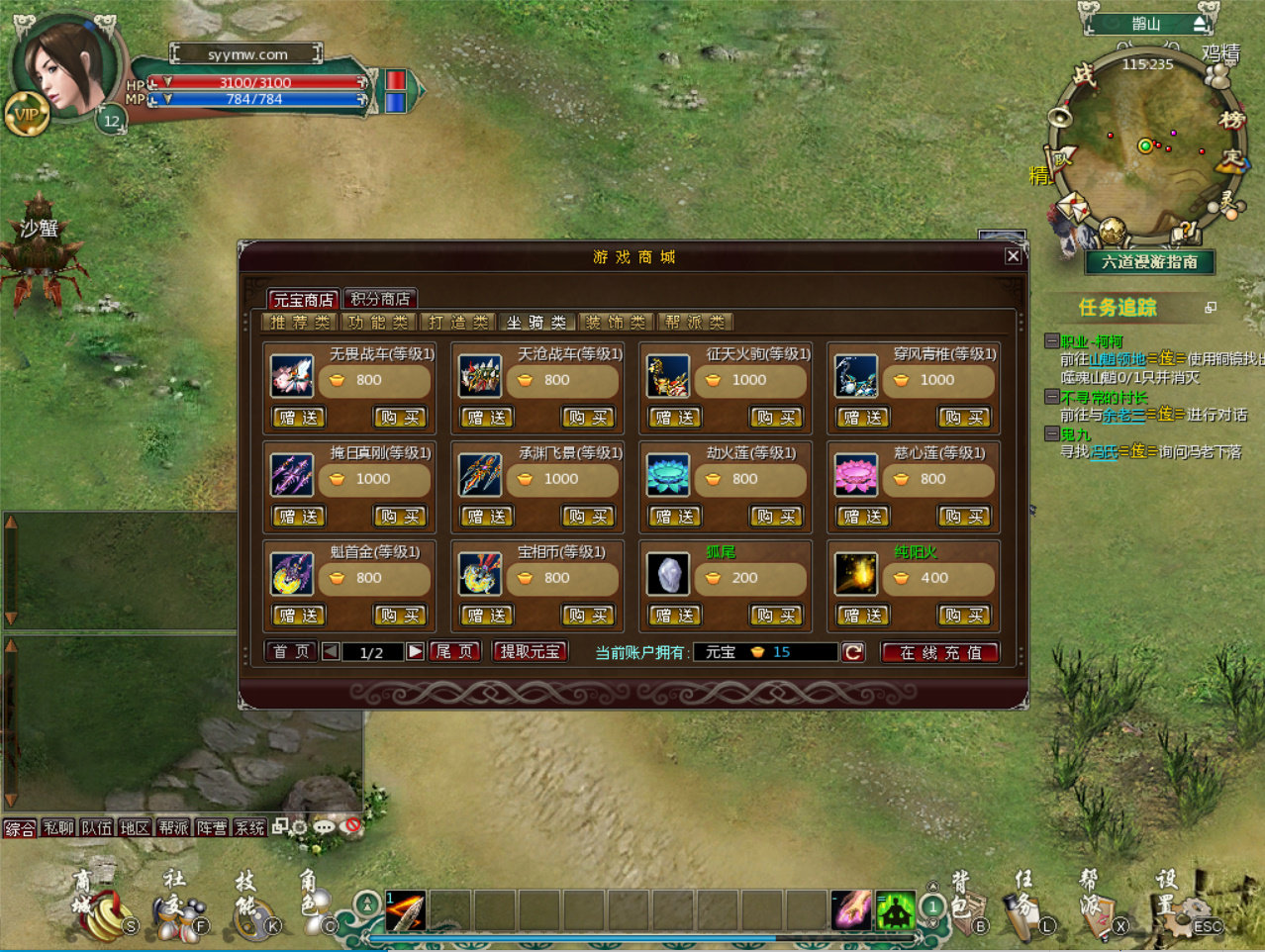Buy the 无畏战车 mount
The height and width of the screenshot is (952, 1265).
(400, 418)
